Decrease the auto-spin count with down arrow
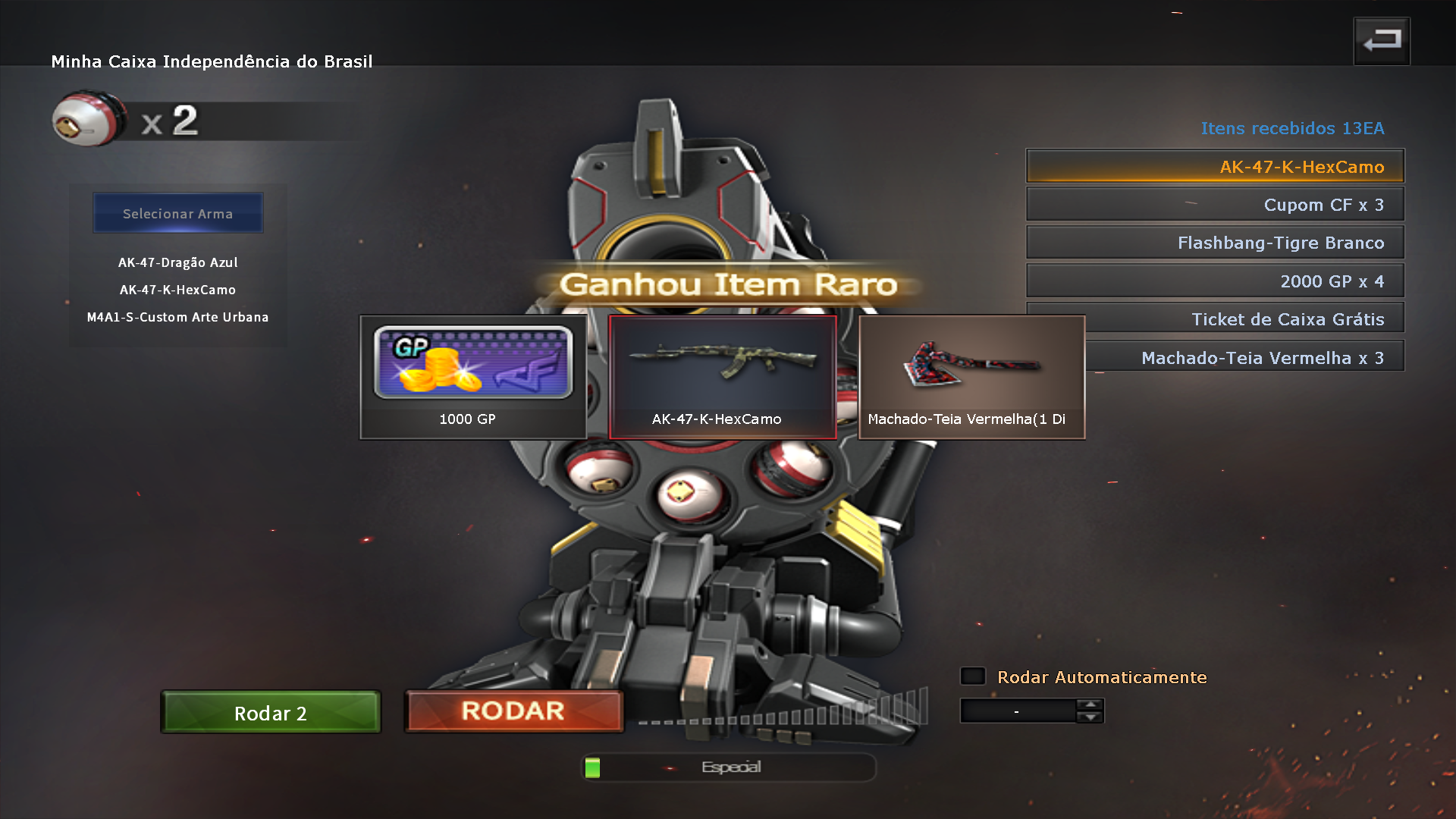Screen dimensions: 1456x819 (1090, 717)
